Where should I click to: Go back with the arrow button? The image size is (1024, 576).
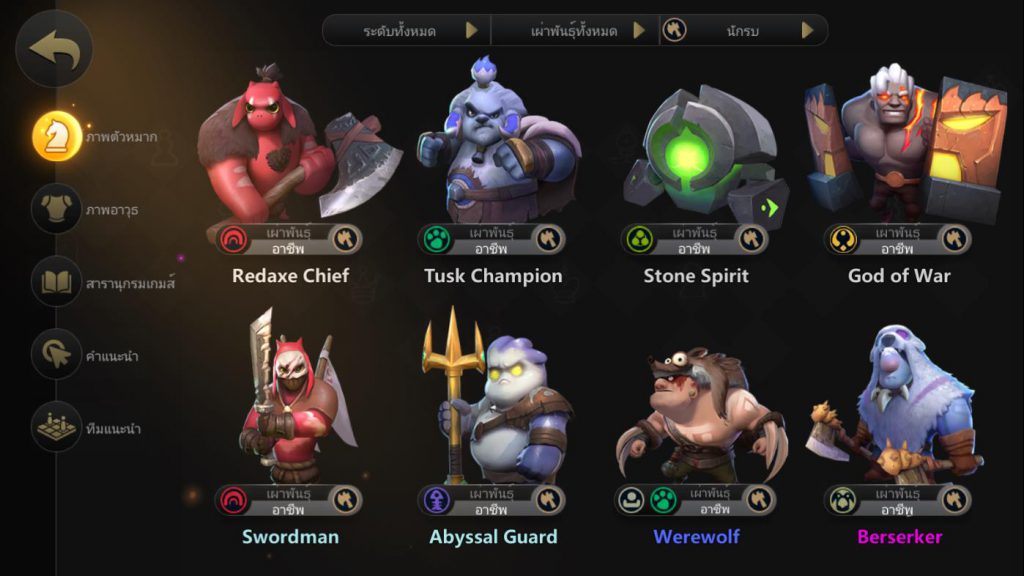click(54, 48)
